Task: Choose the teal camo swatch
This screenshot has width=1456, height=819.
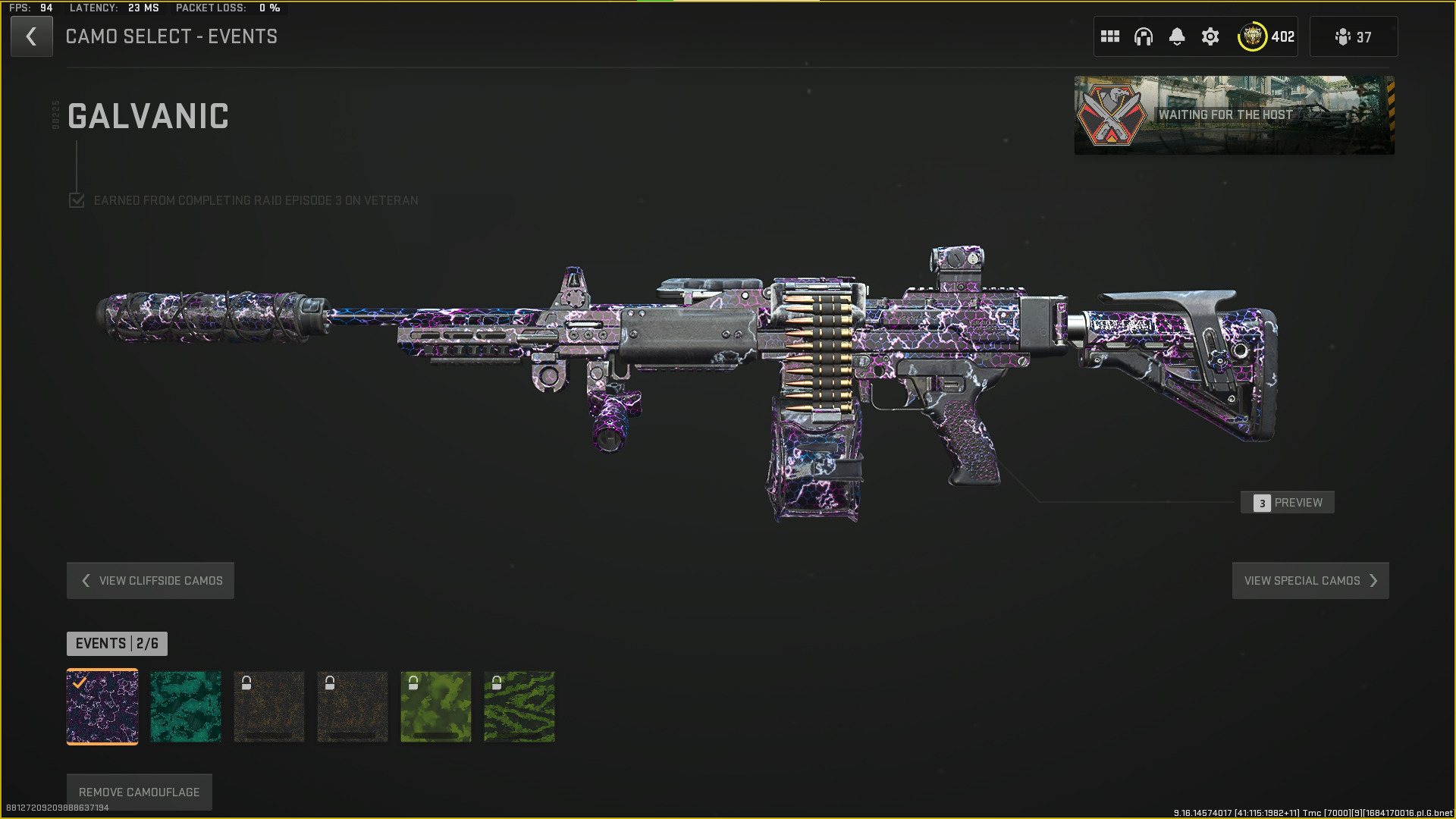Action: [x=186, y=707]
